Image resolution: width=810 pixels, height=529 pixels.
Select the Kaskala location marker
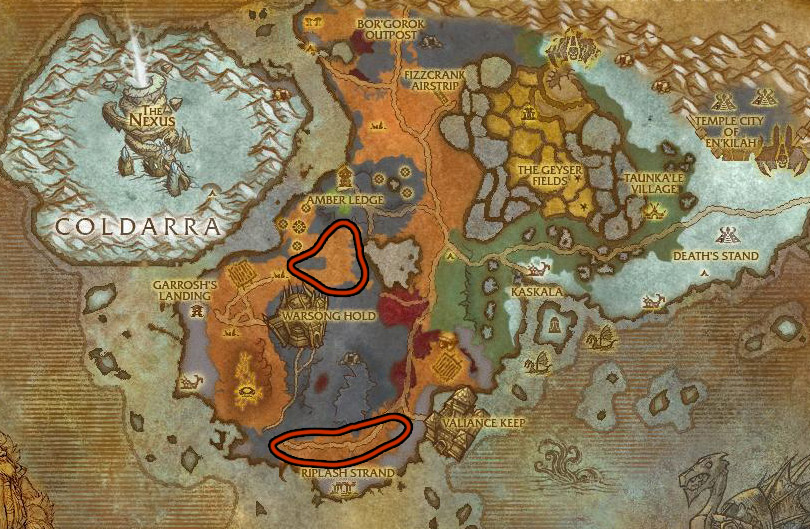(534, 270)
